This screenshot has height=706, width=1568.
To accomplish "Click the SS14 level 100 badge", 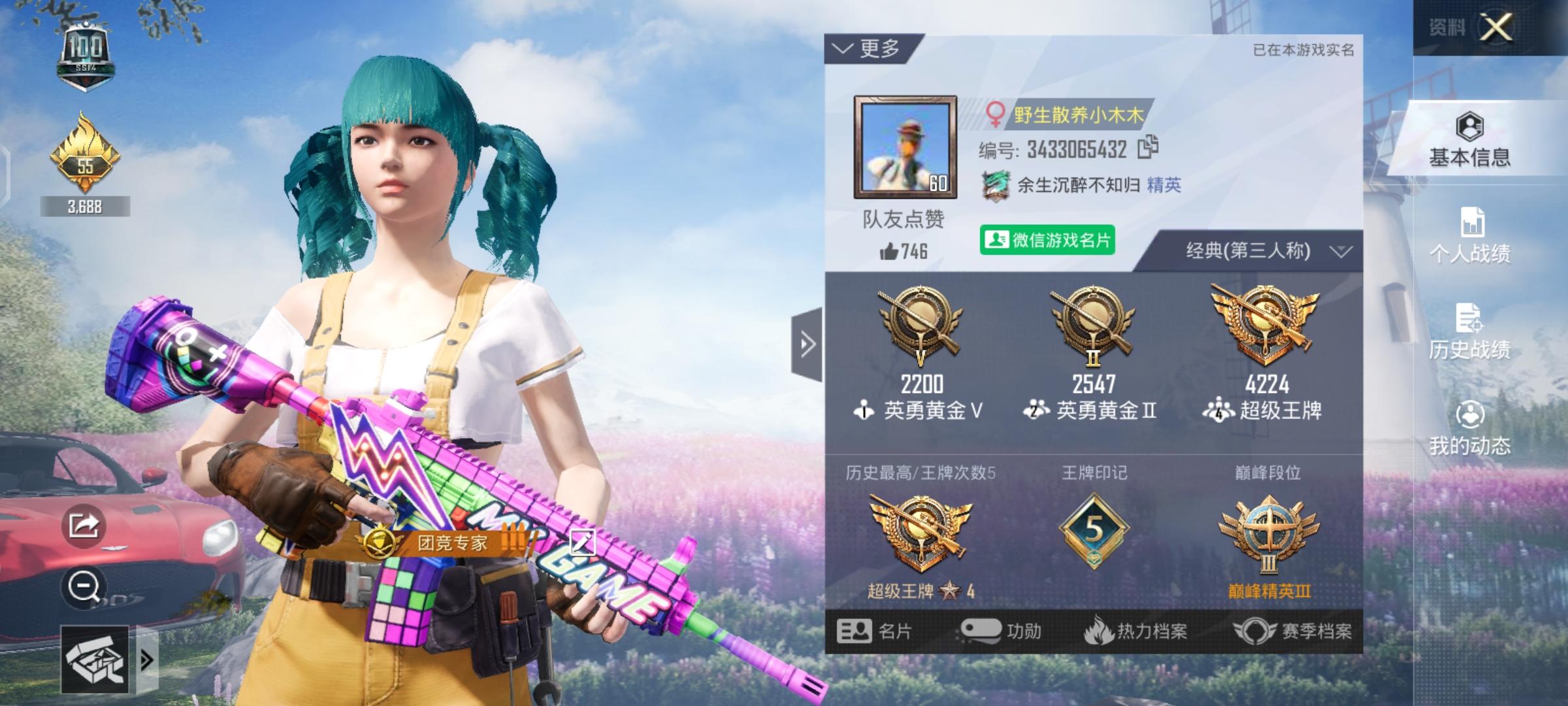I will [x=86, y=49].
